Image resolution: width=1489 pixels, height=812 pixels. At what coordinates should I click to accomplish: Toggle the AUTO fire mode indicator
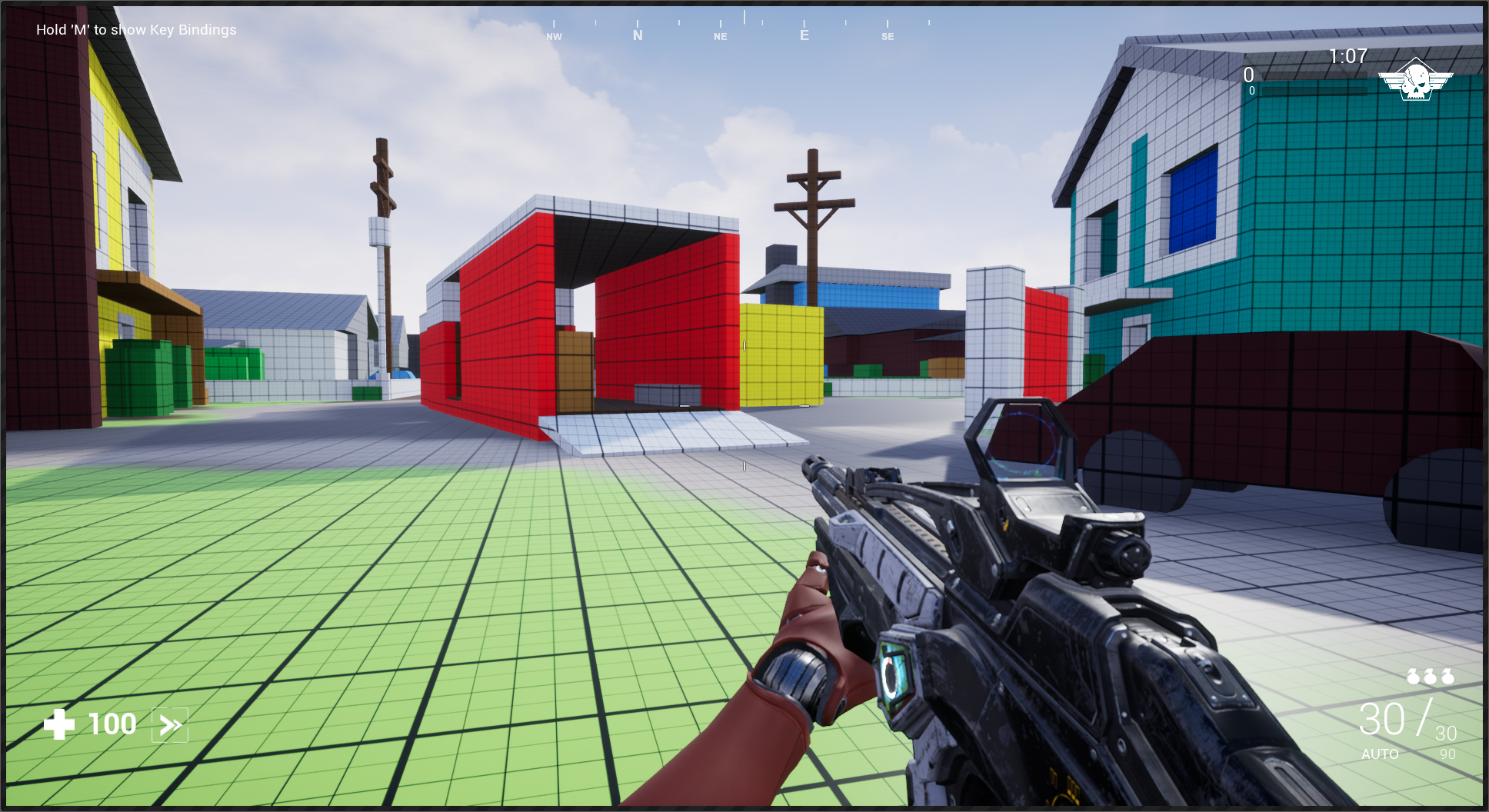[x=1380, y=754]
